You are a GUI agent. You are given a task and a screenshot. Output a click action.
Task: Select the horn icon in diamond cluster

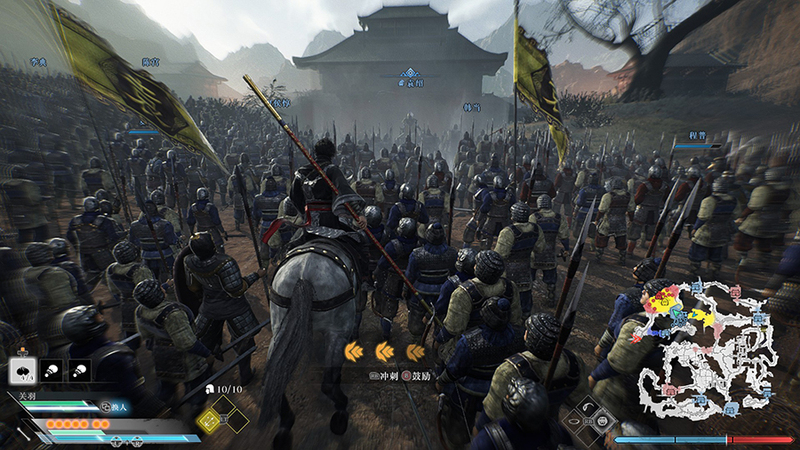[587, 409]
